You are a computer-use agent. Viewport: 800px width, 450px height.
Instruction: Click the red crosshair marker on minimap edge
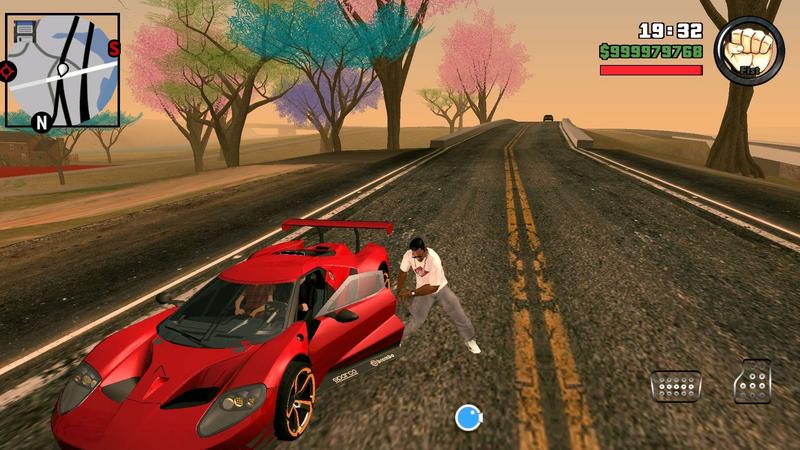point(7,71)
